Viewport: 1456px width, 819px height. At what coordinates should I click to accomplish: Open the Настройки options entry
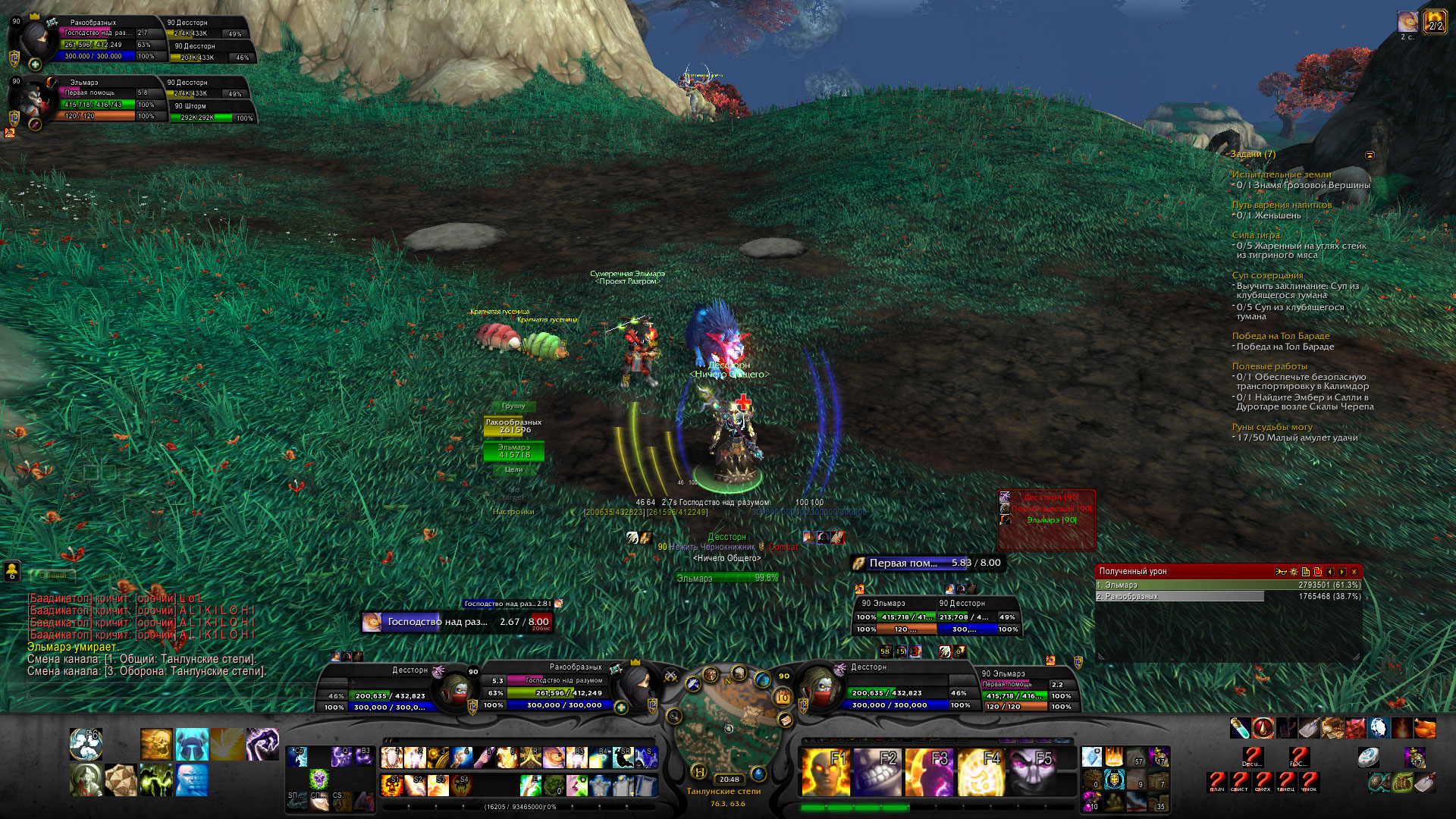point(513,512)
